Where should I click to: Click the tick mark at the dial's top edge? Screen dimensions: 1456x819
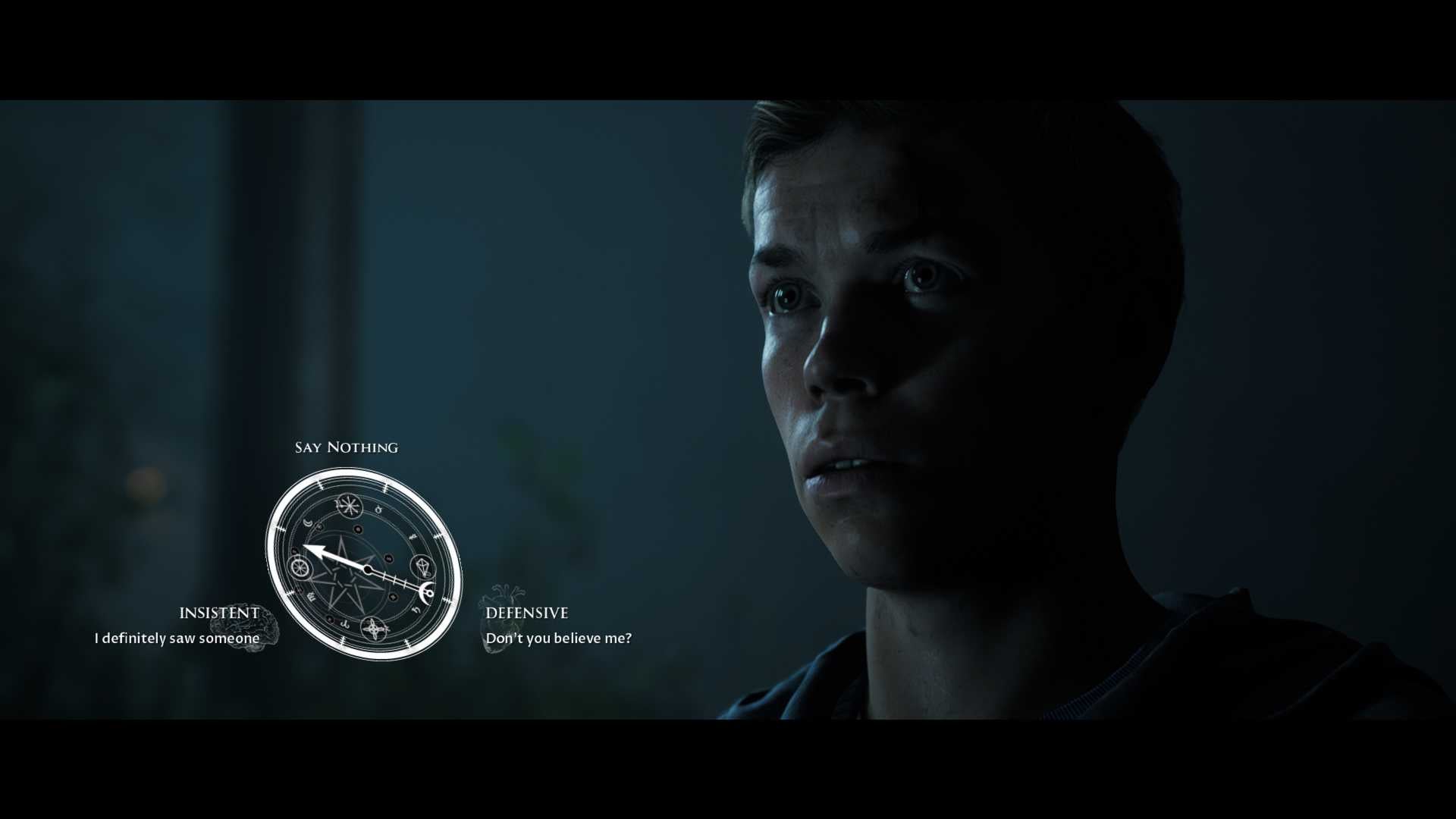pos(385,486)
